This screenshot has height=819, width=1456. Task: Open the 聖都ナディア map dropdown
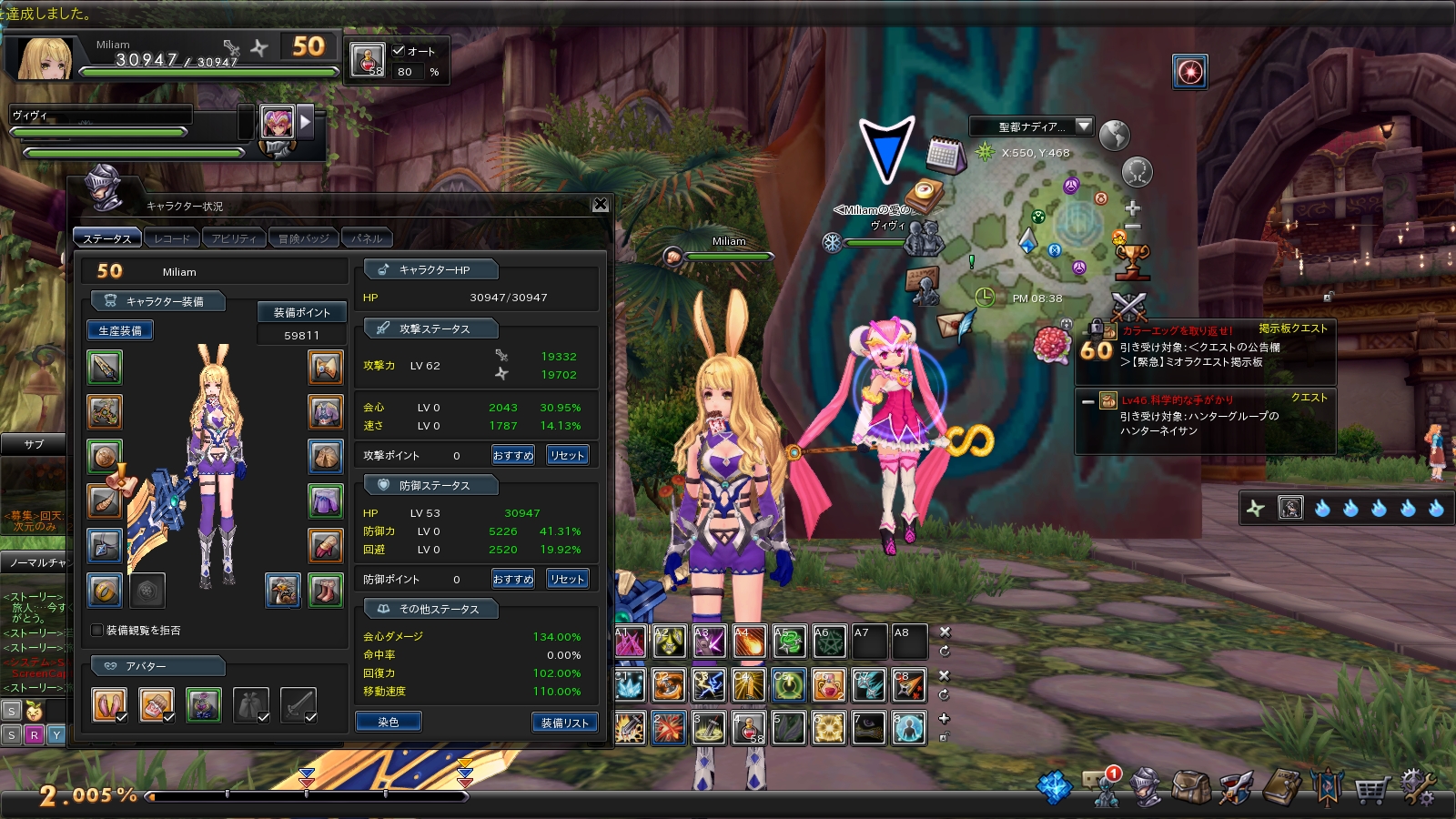click(x=1083, y=126)
